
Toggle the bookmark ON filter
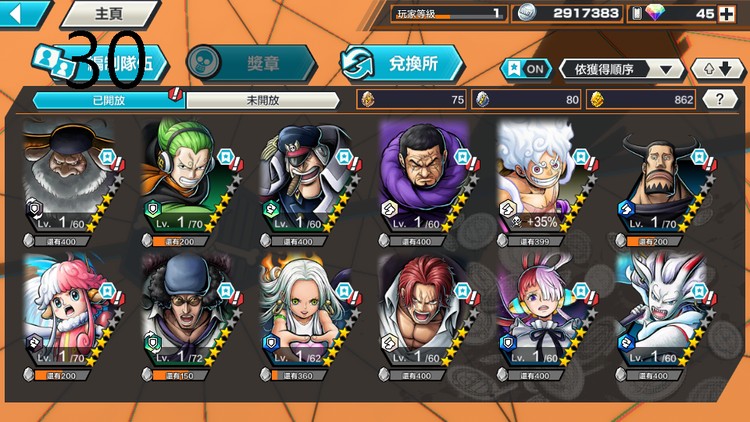(526, 69)
